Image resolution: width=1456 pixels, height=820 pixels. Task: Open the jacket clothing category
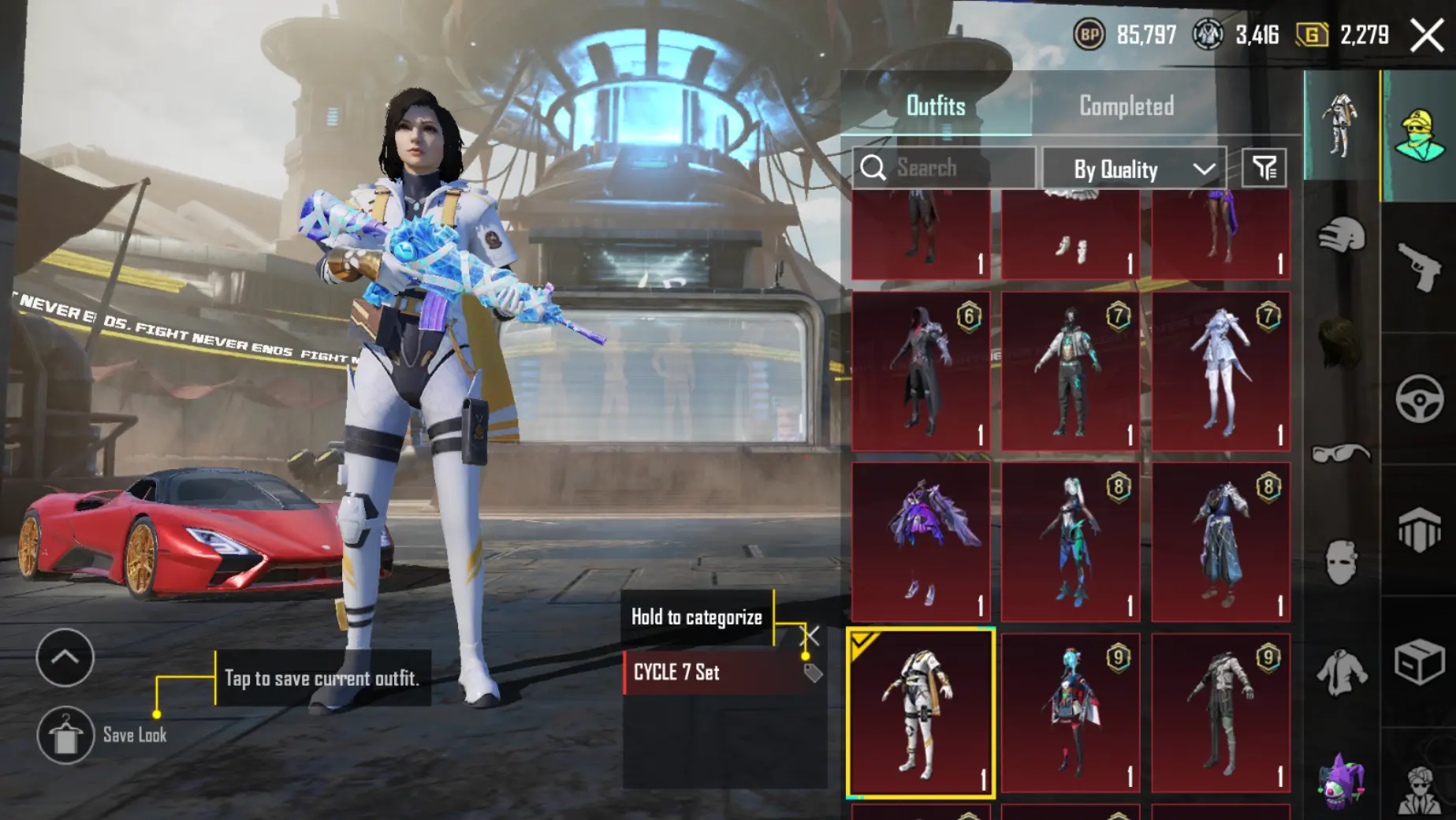(1341, 672)
